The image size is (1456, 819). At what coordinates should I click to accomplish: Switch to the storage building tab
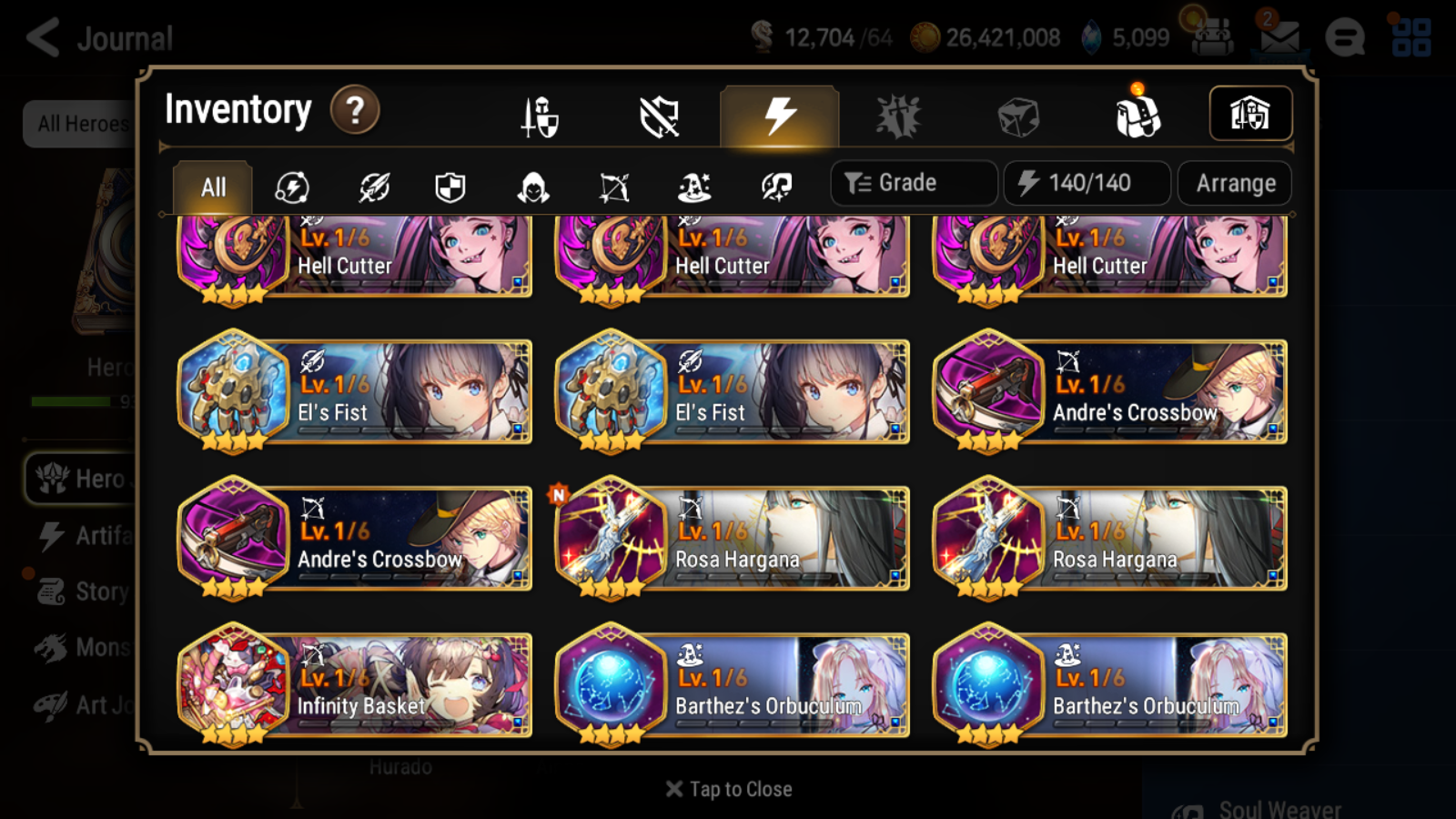pos(1250,112)
